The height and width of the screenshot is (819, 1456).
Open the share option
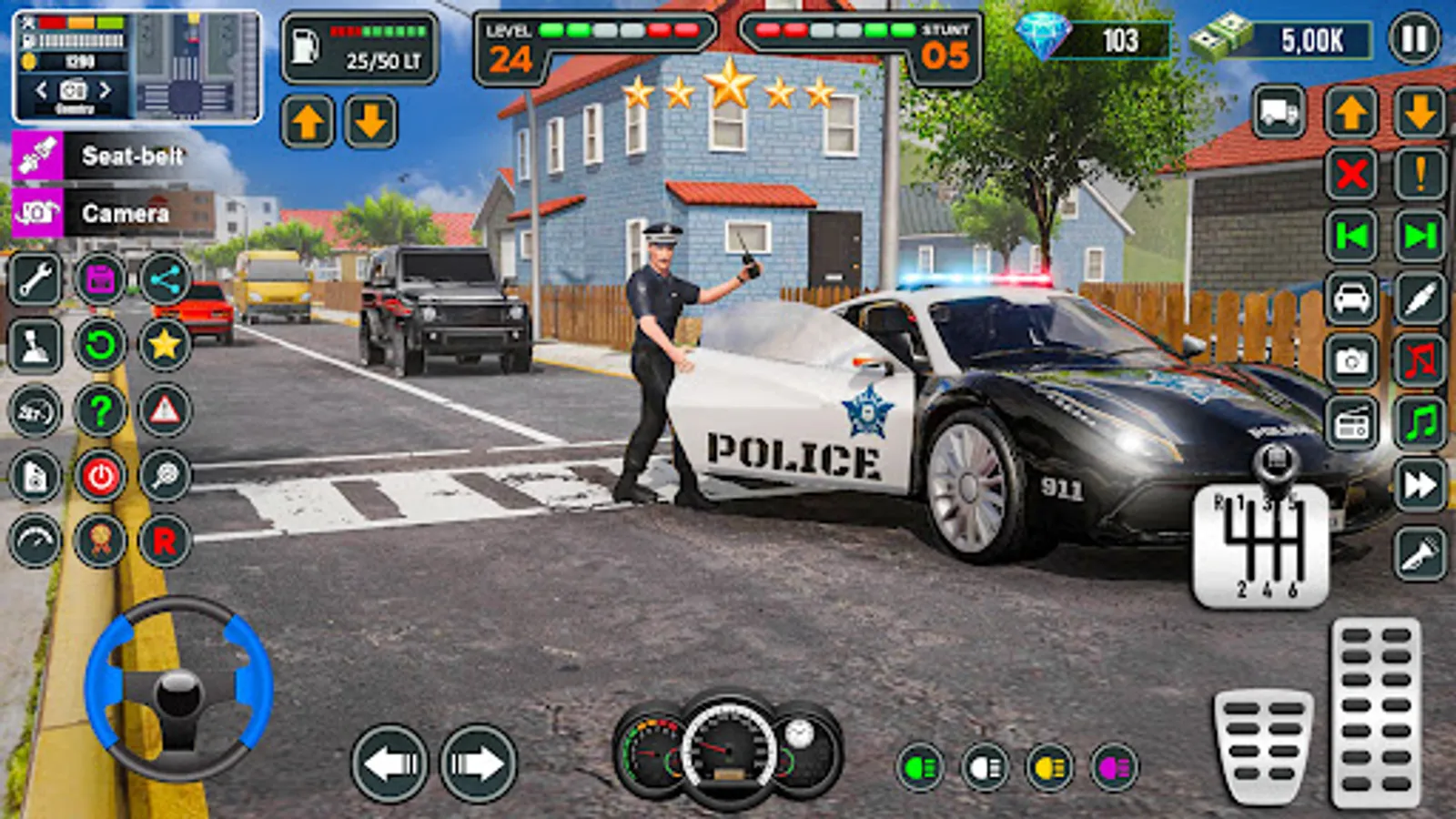click(x=167, y=280)
